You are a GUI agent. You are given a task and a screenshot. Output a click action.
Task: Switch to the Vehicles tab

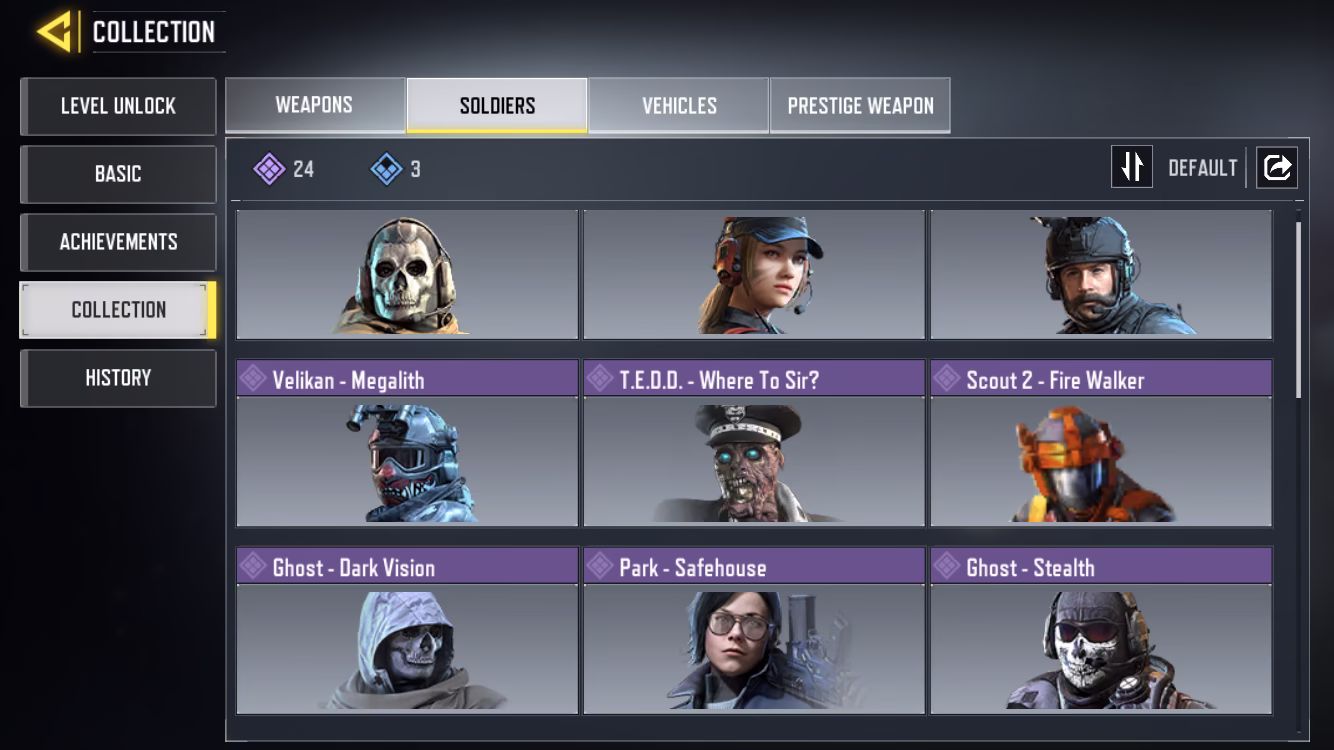coord(679,105)
